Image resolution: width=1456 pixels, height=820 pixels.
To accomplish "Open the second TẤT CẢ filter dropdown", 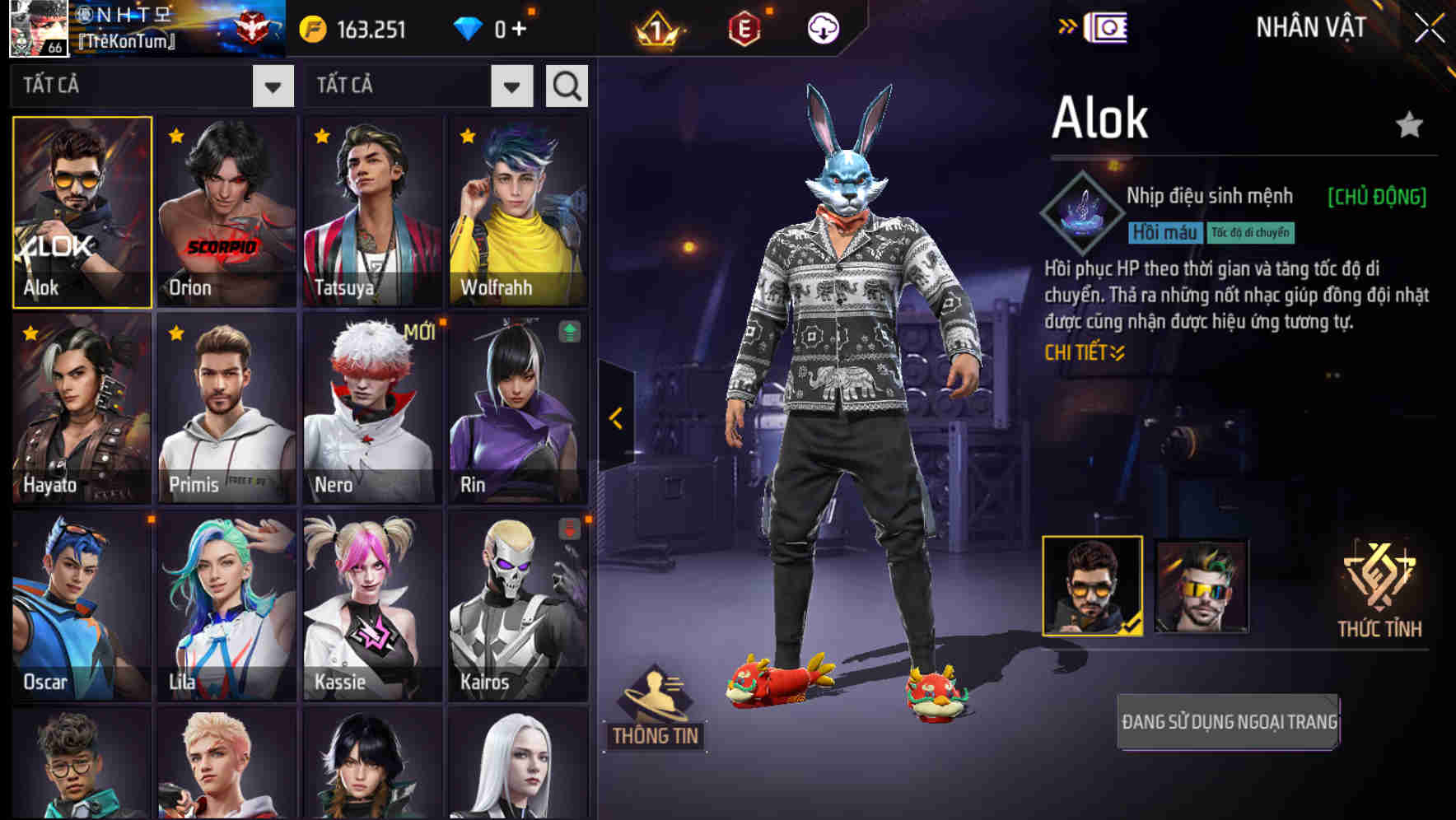I will [x=511, y=87].
